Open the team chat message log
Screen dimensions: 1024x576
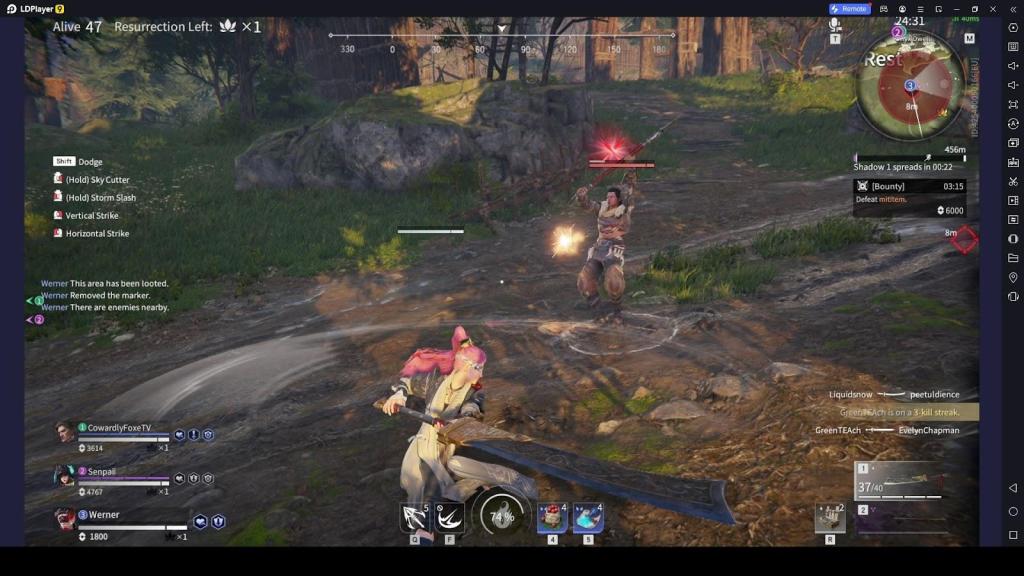tap(105, 295)
